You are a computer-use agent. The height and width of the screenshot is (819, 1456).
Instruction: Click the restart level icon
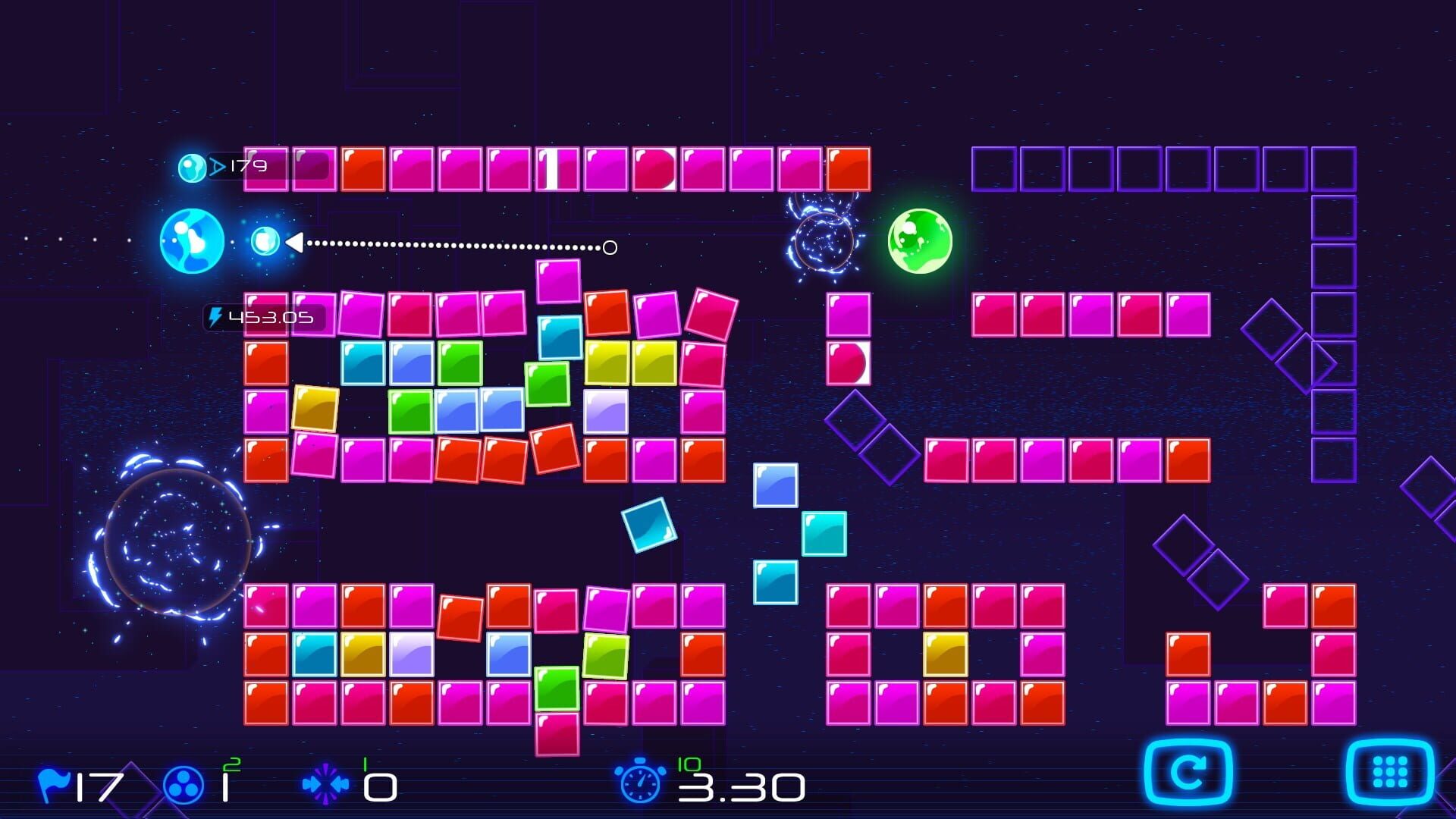click(1188, 771)
